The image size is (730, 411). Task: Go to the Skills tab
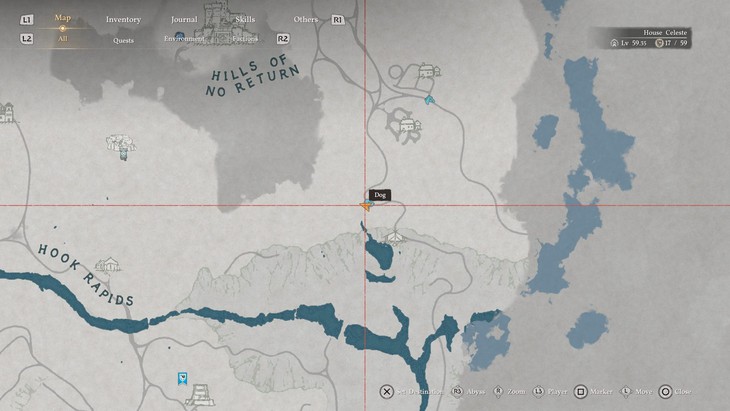[x=245, y=19]
